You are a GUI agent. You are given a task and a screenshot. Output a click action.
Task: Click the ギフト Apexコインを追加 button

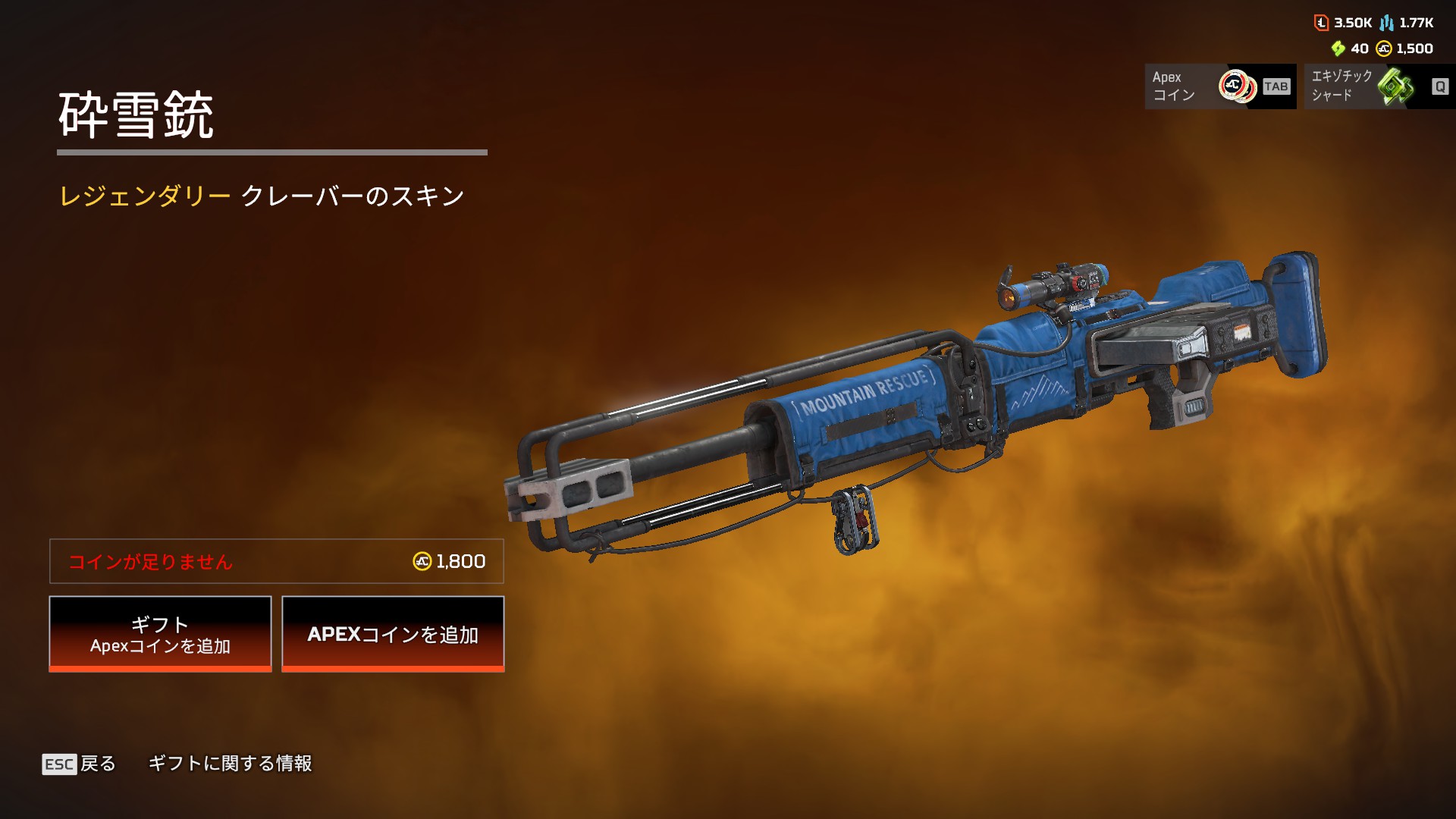click(x=160, y=634)
